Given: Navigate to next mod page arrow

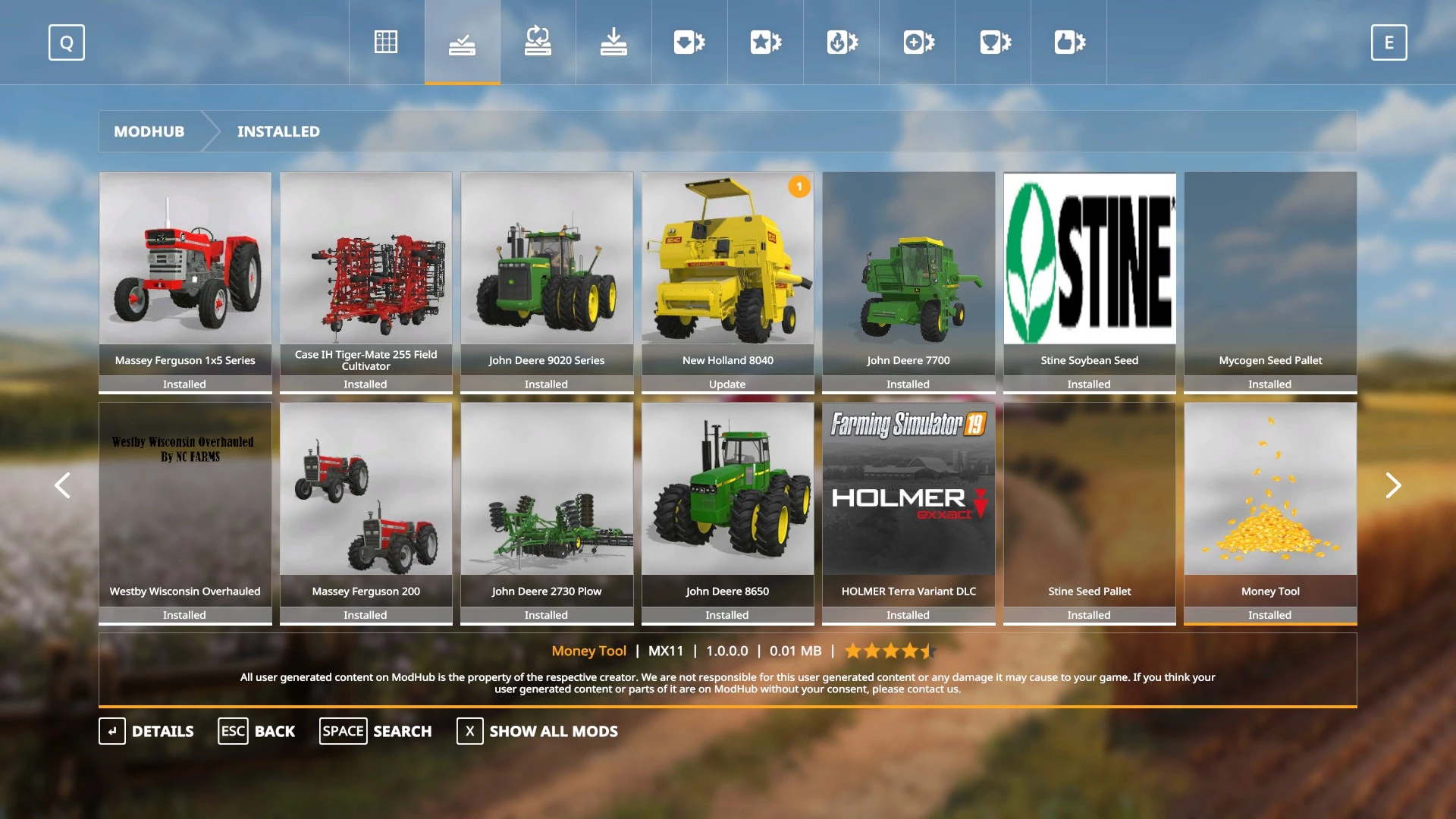Looking at the screenshot, I should 1393,485.
